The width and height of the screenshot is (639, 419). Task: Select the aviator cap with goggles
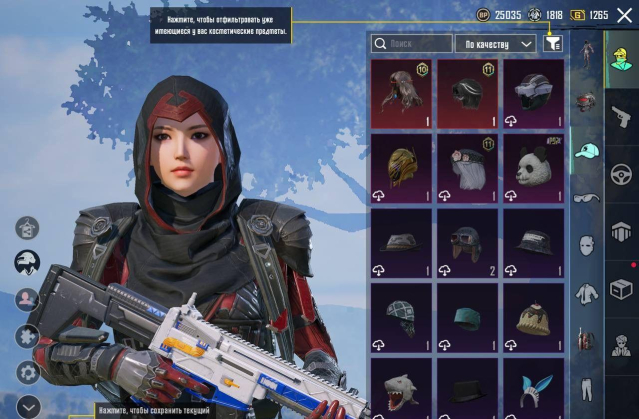coord(467,242)
